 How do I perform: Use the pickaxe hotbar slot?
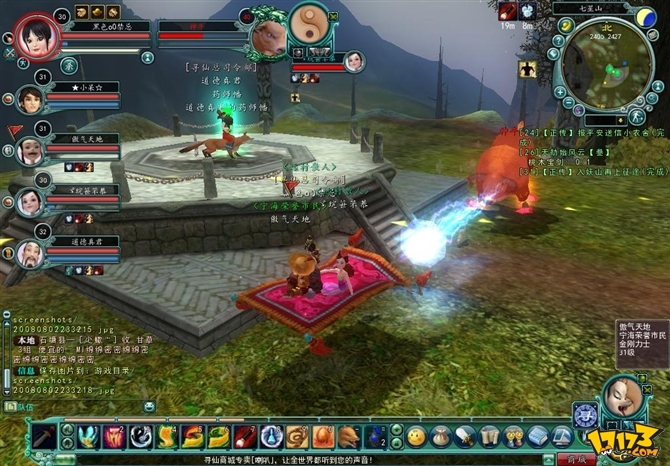pyautogui.click(x=43, y=437)
